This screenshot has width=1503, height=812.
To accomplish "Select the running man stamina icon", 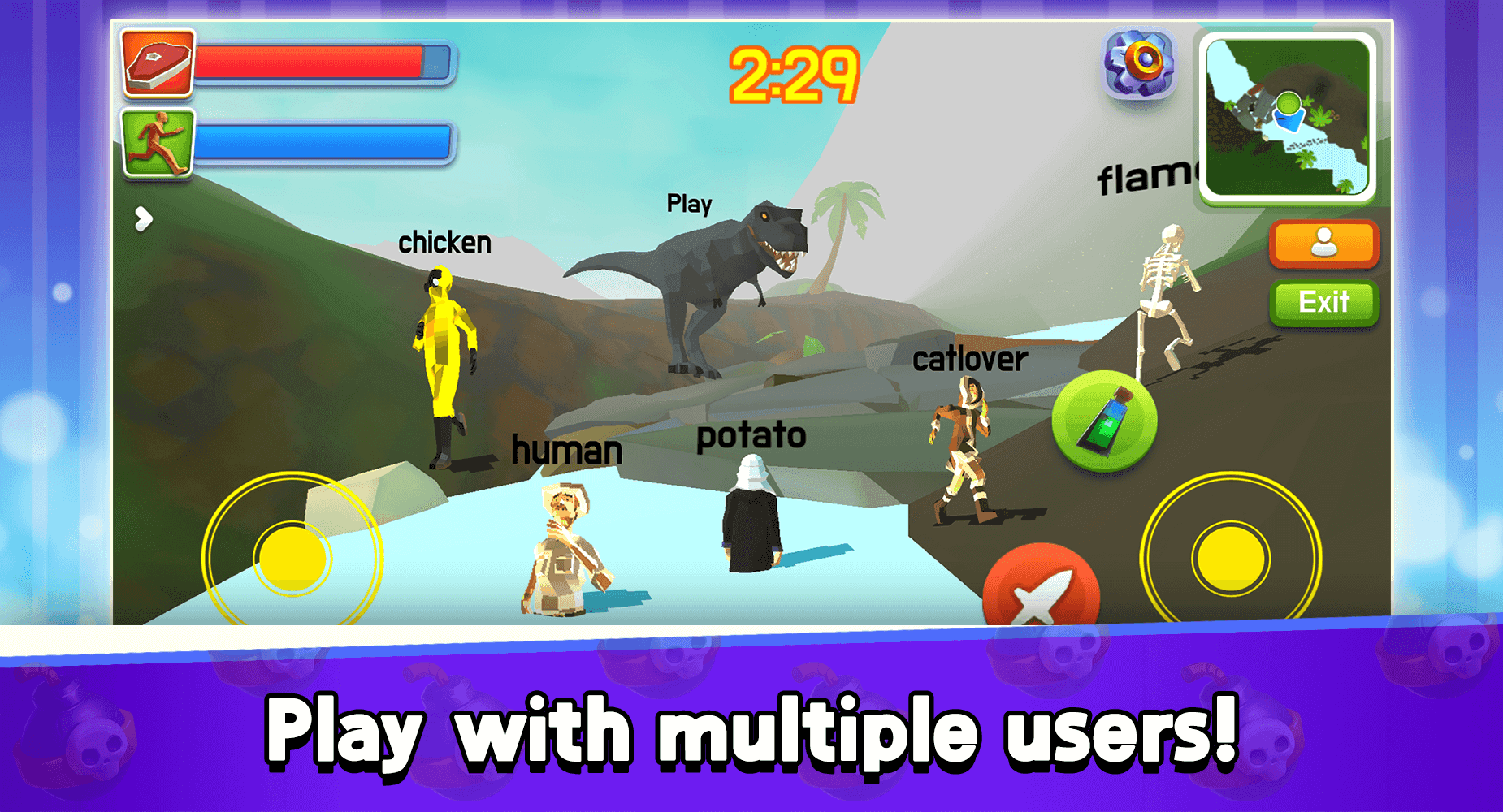I will [x=156, y=144].
